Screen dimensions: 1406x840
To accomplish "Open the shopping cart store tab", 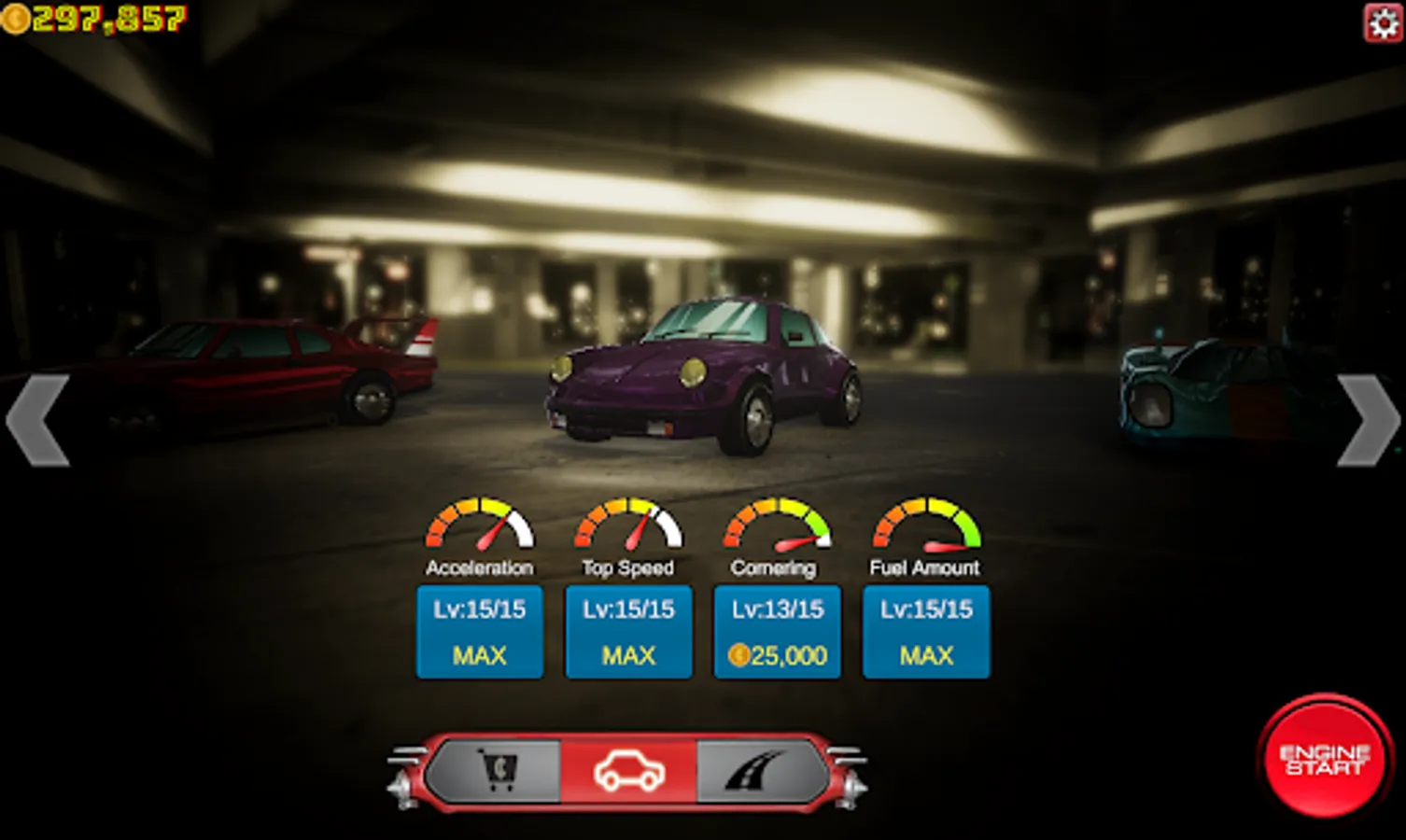I will click(498, 772).
